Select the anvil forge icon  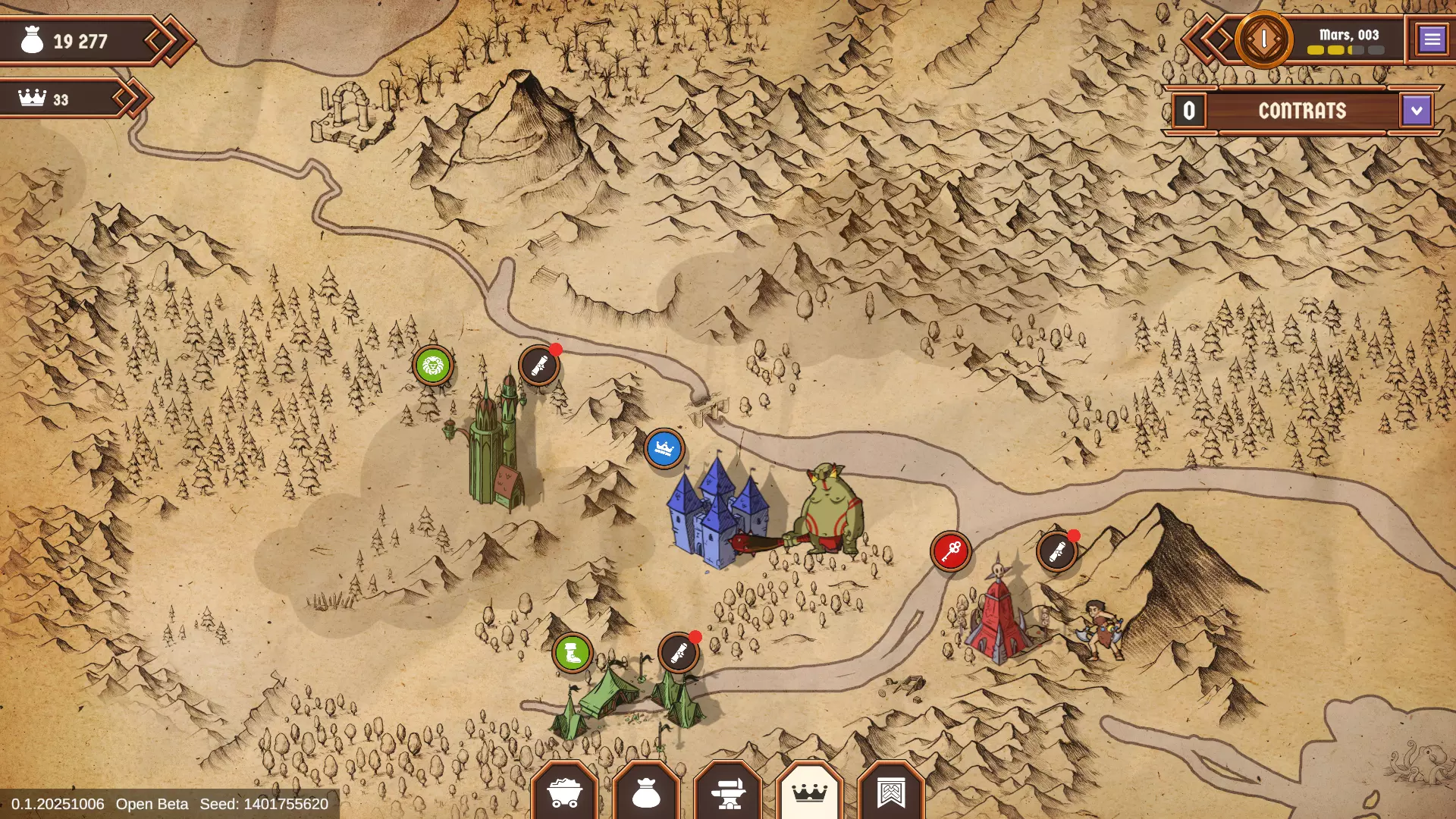[728, 792]
